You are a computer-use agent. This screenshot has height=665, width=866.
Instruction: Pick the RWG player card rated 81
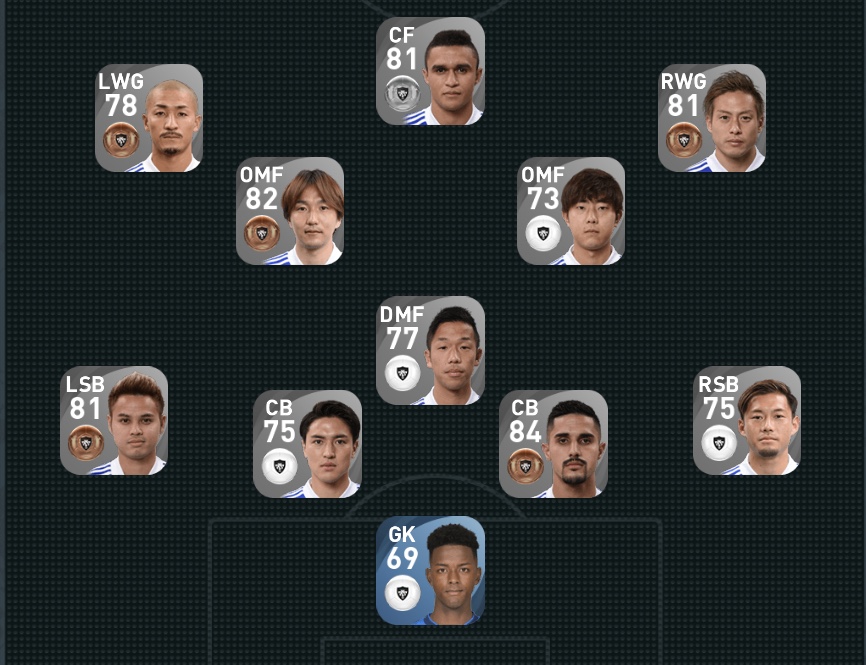click(712, 118)
